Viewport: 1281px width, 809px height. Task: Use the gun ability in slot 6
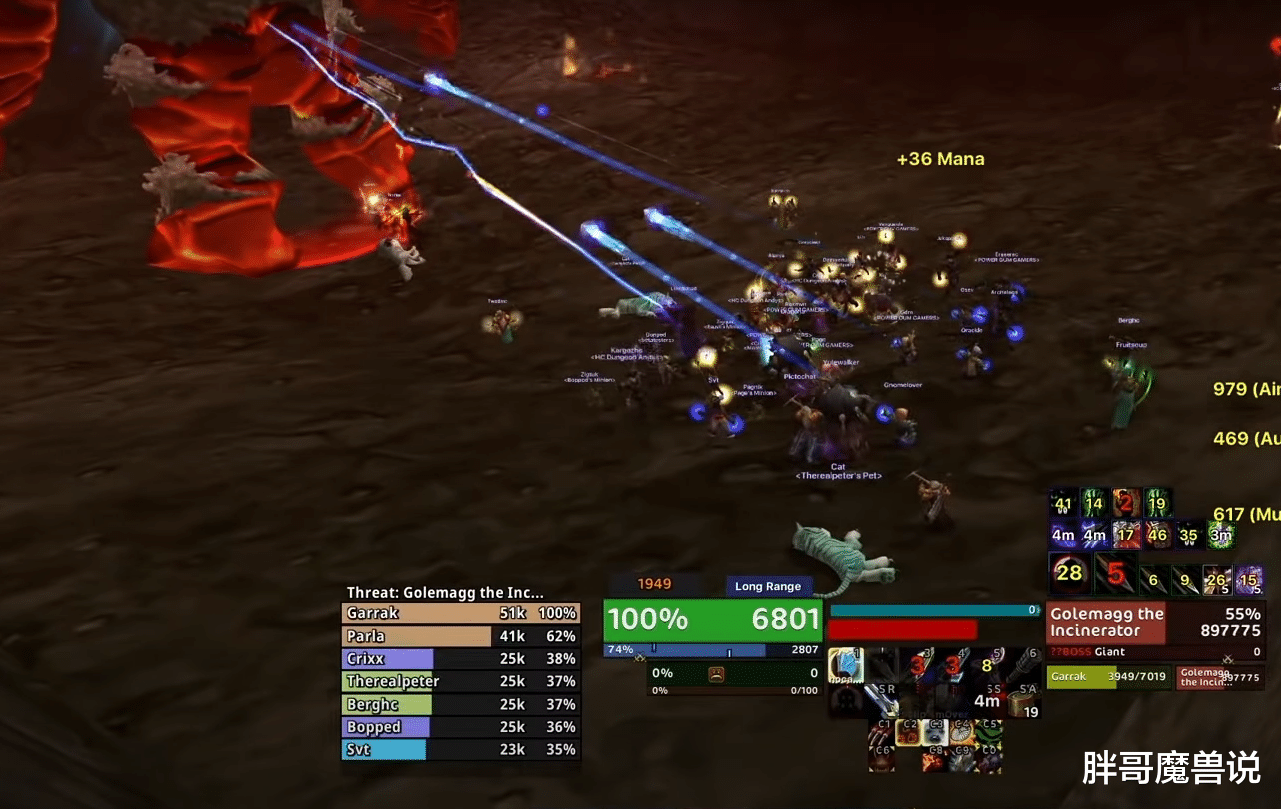pyautogui.click(x=1024, y=666)
